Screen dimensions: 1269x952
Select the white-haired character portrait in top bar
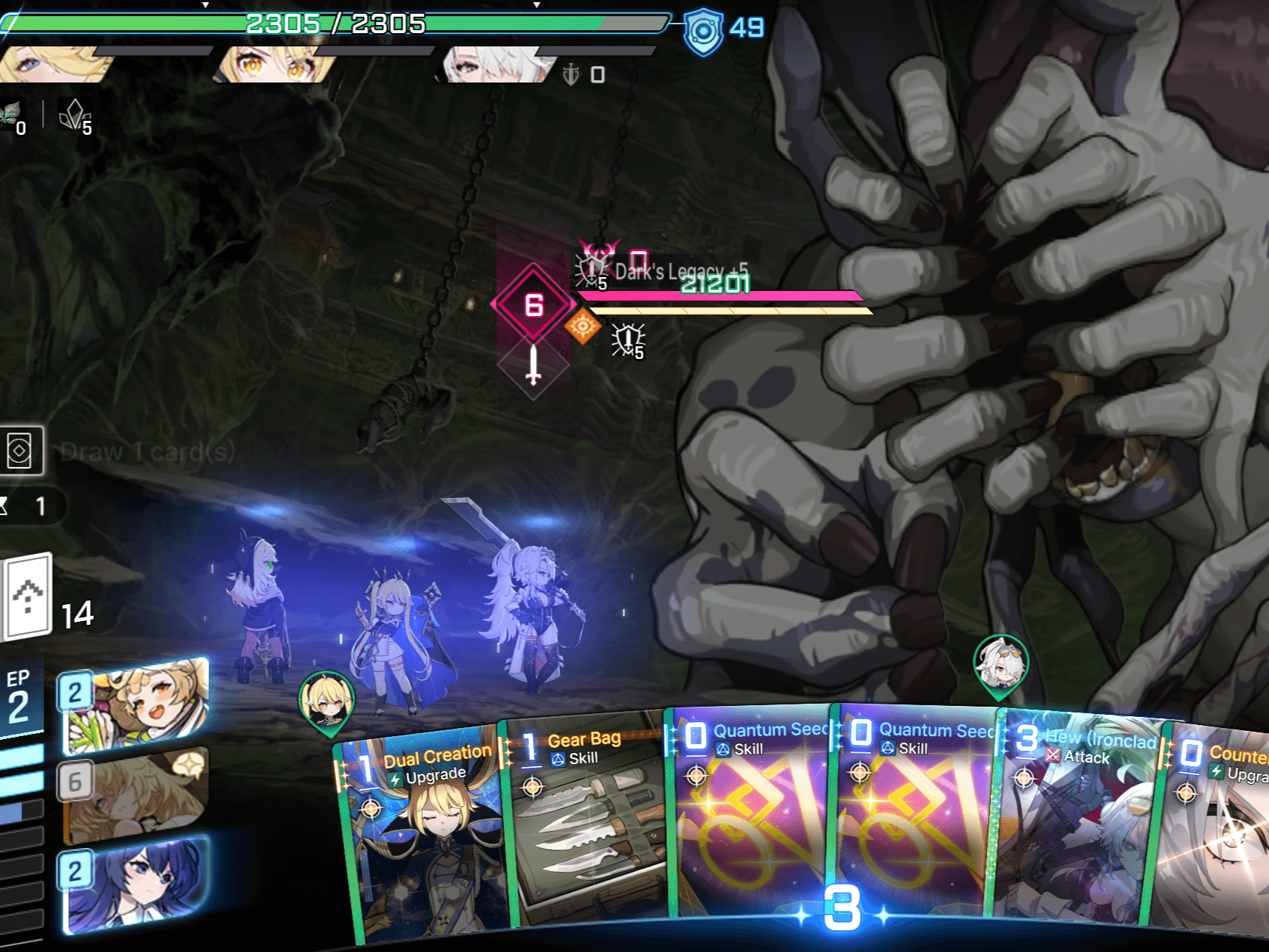[x=494, y=65]
